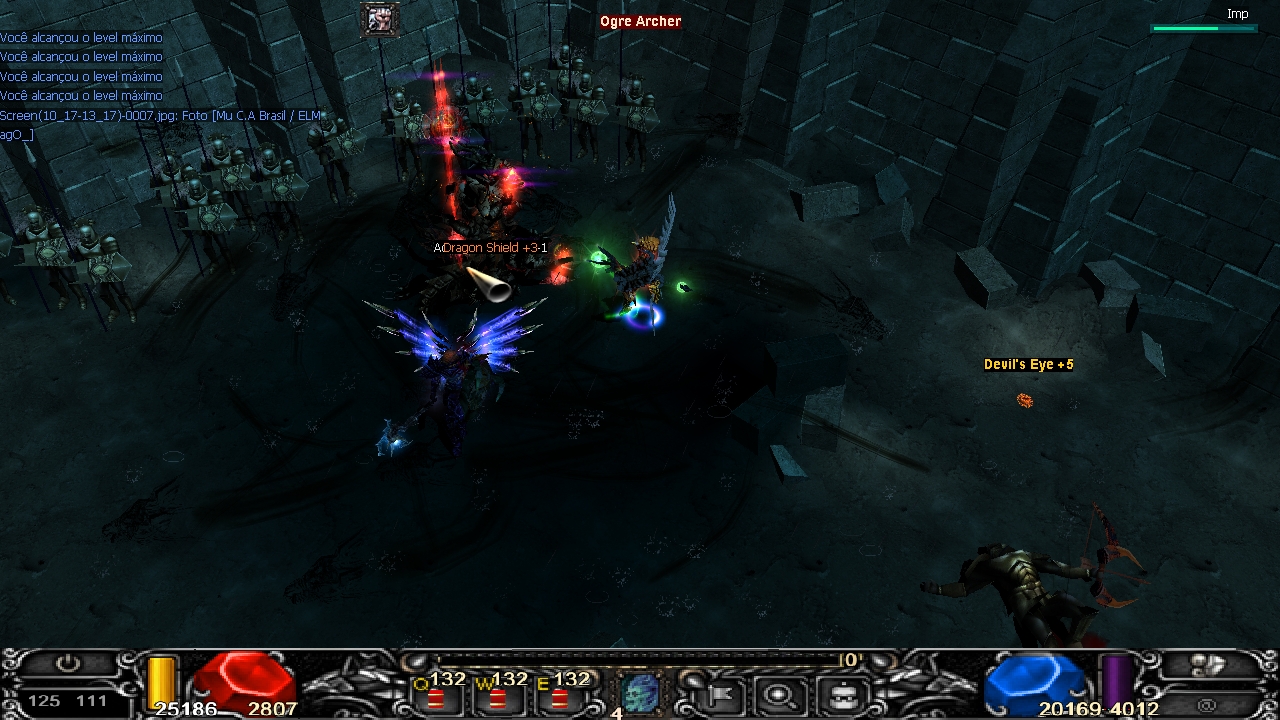
Task: Select the active skill icon in the bar
Action: tap(641, 692)
